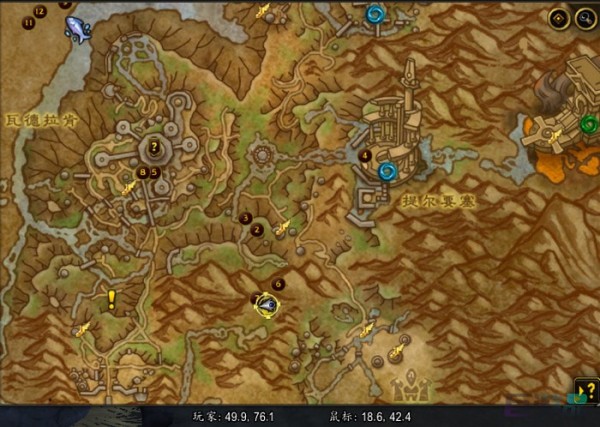
Task: Open the map legend question mark button
Action: [x=586, y=391]
